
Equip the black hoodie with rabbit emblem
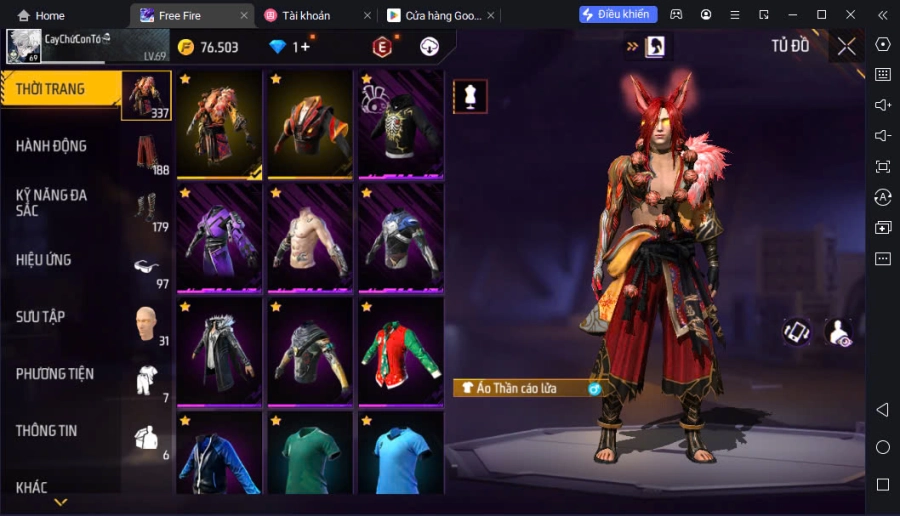pyautogui.click(x=400, y=125)
